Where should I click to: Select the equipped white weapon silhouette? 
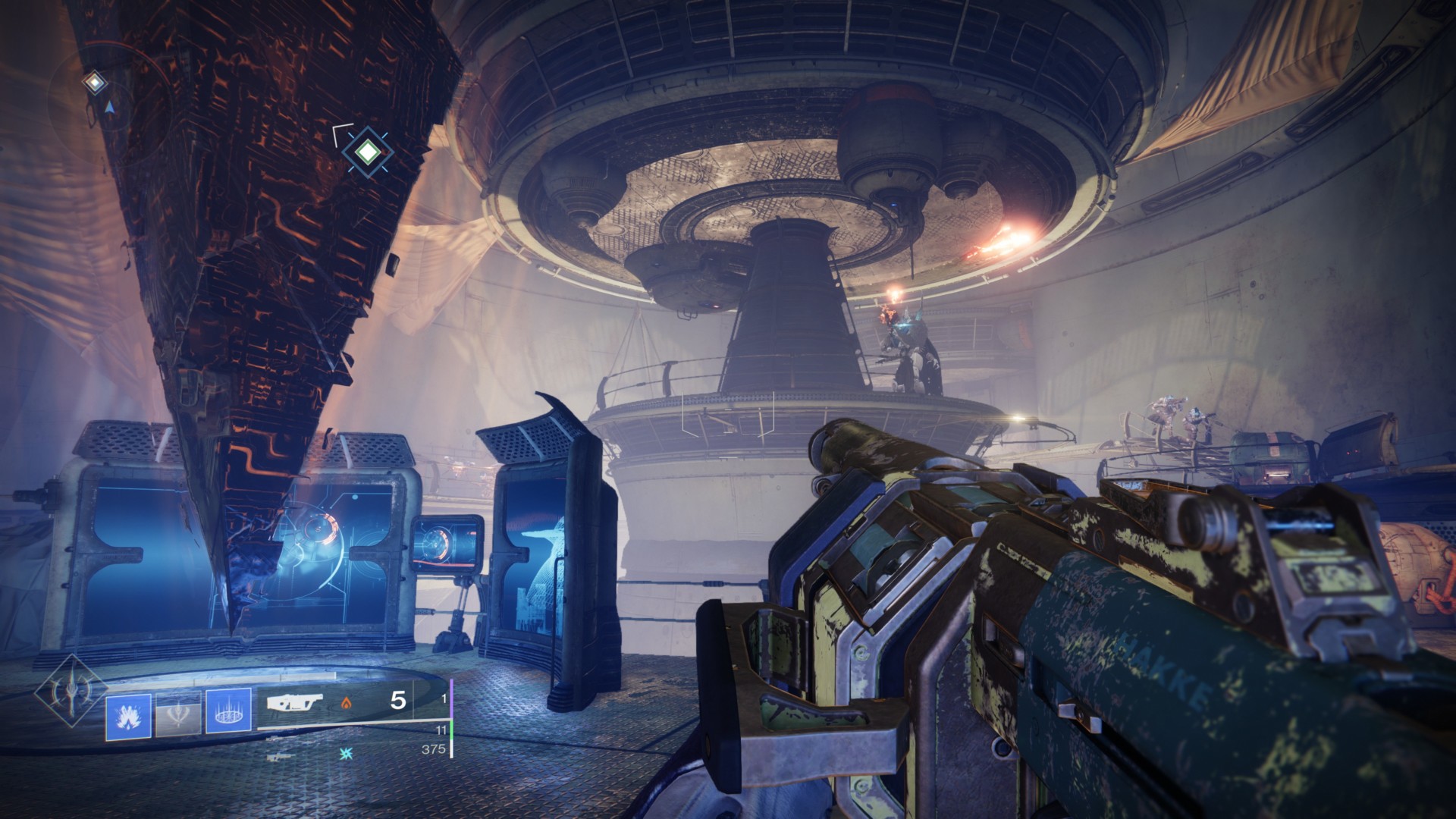(294, 702)
